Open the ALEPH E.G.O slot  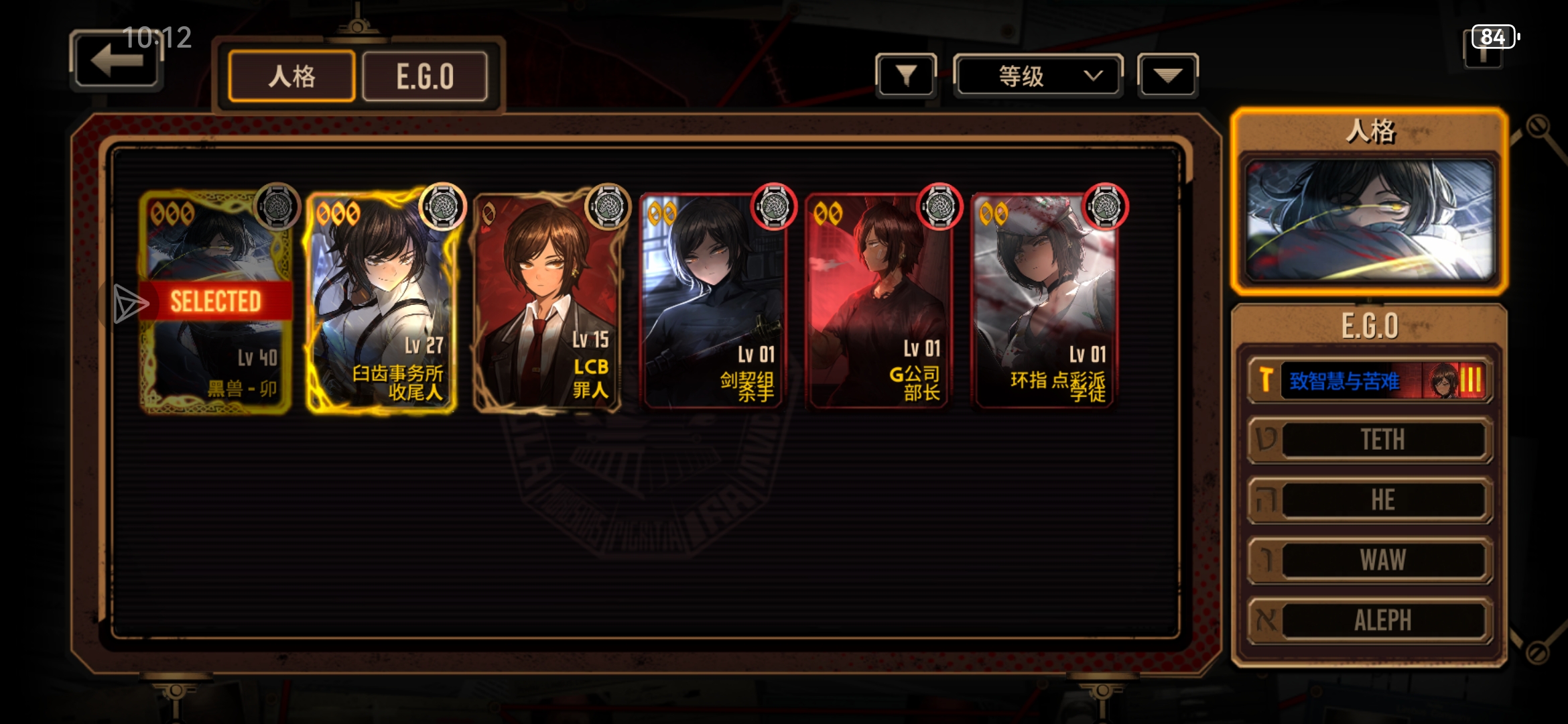click(x=1370, y=620)
